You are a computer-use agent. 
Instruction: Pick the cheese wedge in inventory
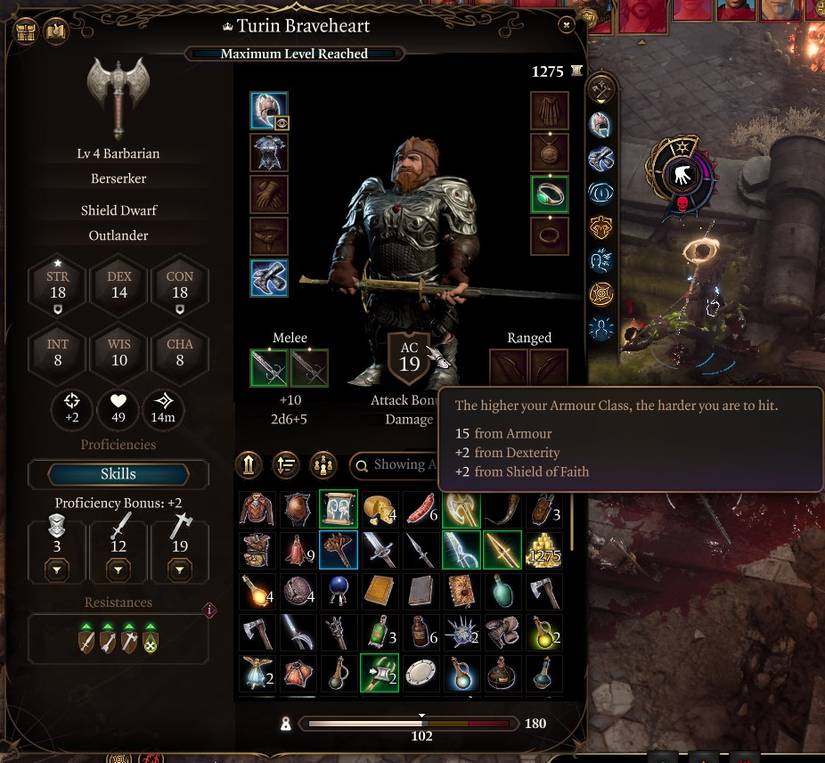tap(379, 509)
